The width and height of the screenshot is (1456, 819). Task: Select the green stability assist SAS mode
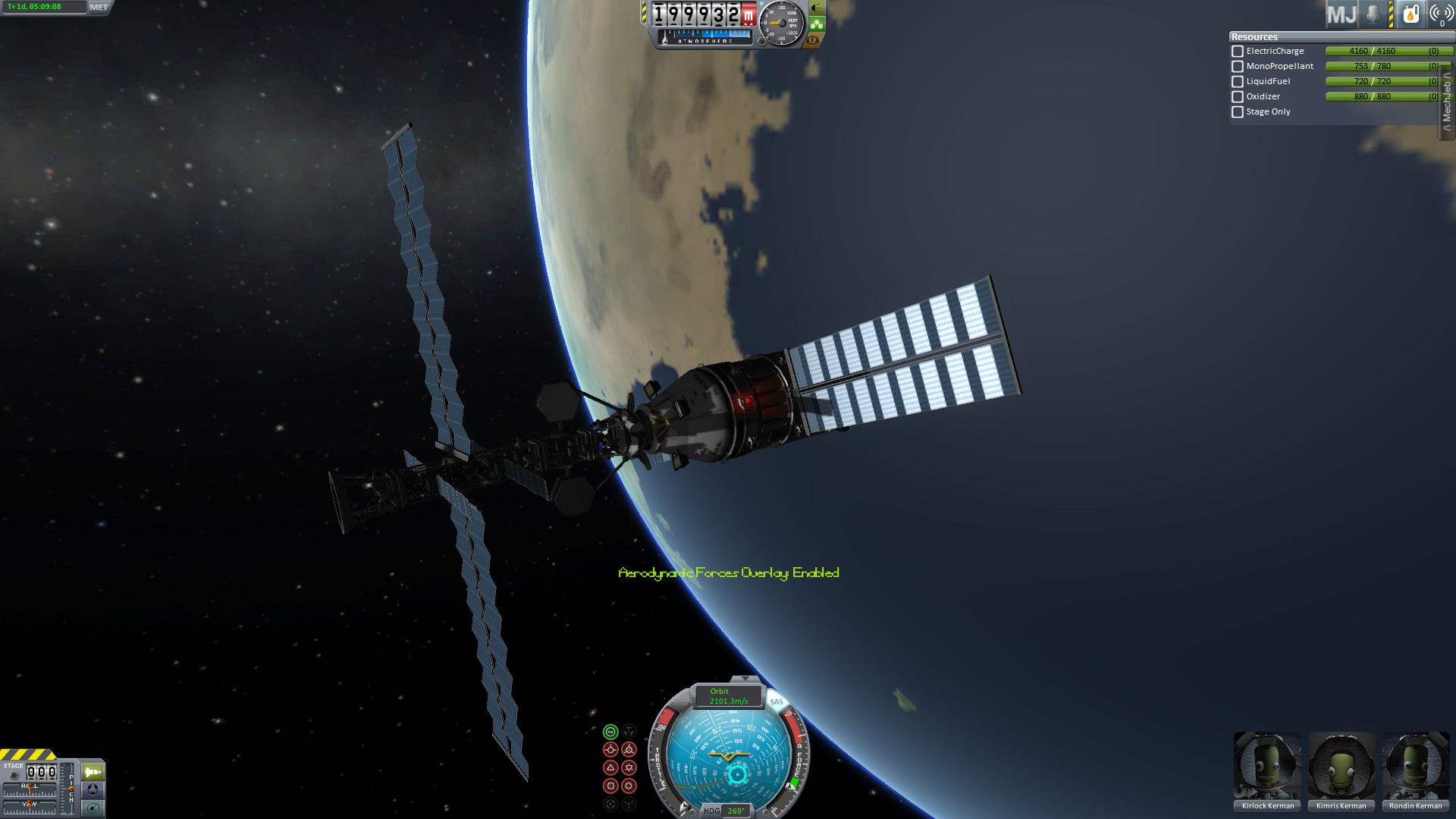pos(610,732)
